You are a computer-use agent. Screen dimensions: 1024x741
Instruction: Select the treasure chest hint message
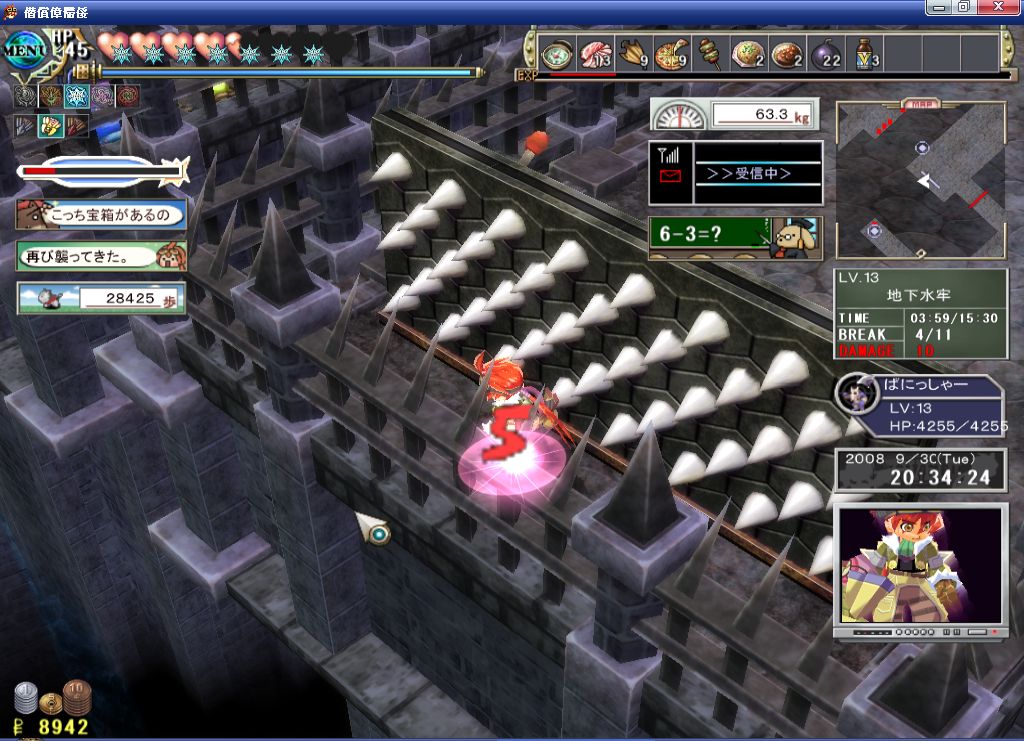pyautogui.click(x=101, y=214)
